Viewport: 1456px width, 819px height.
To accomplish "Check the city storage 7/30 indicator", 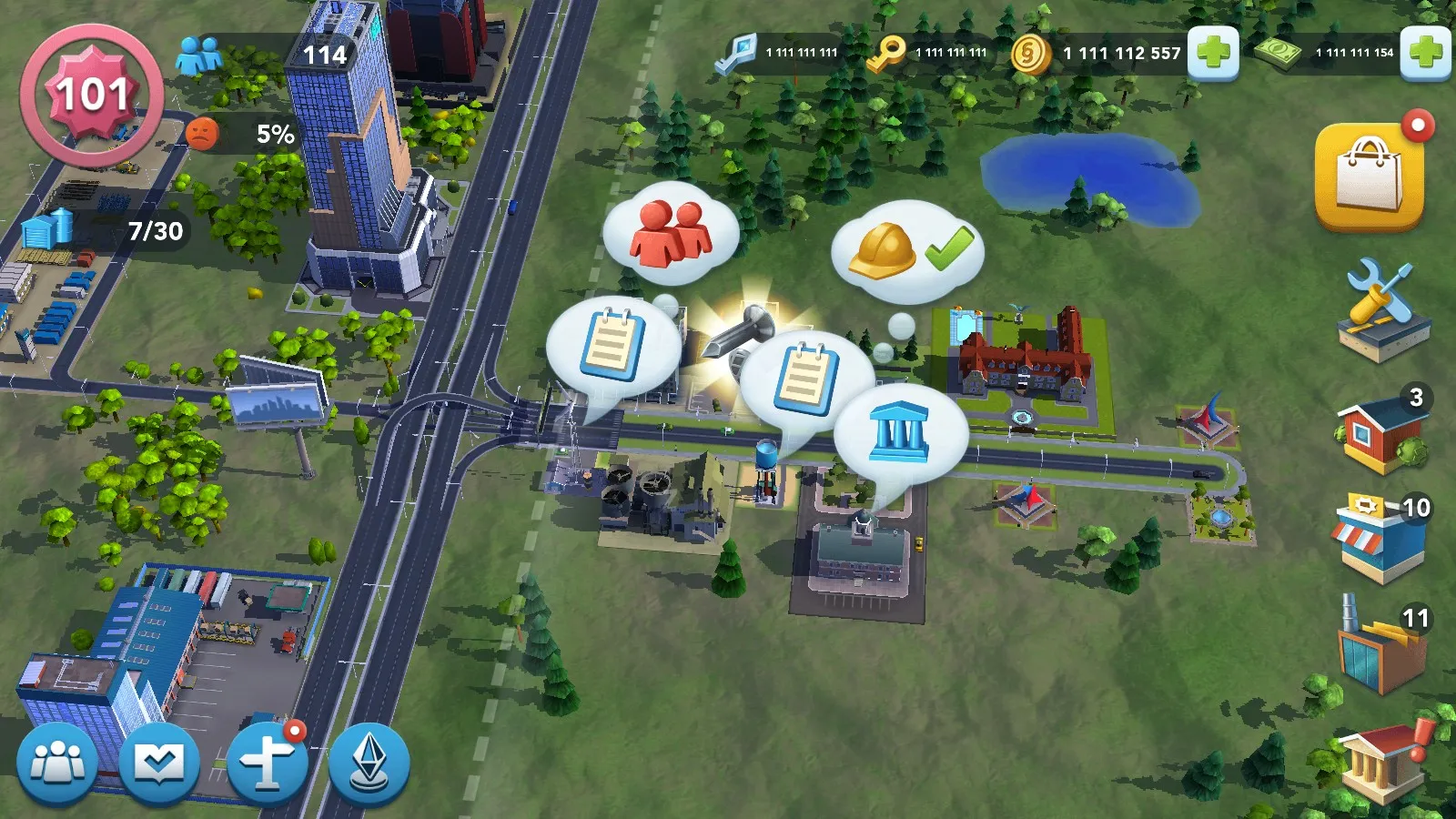I will [x=109, y=230].
